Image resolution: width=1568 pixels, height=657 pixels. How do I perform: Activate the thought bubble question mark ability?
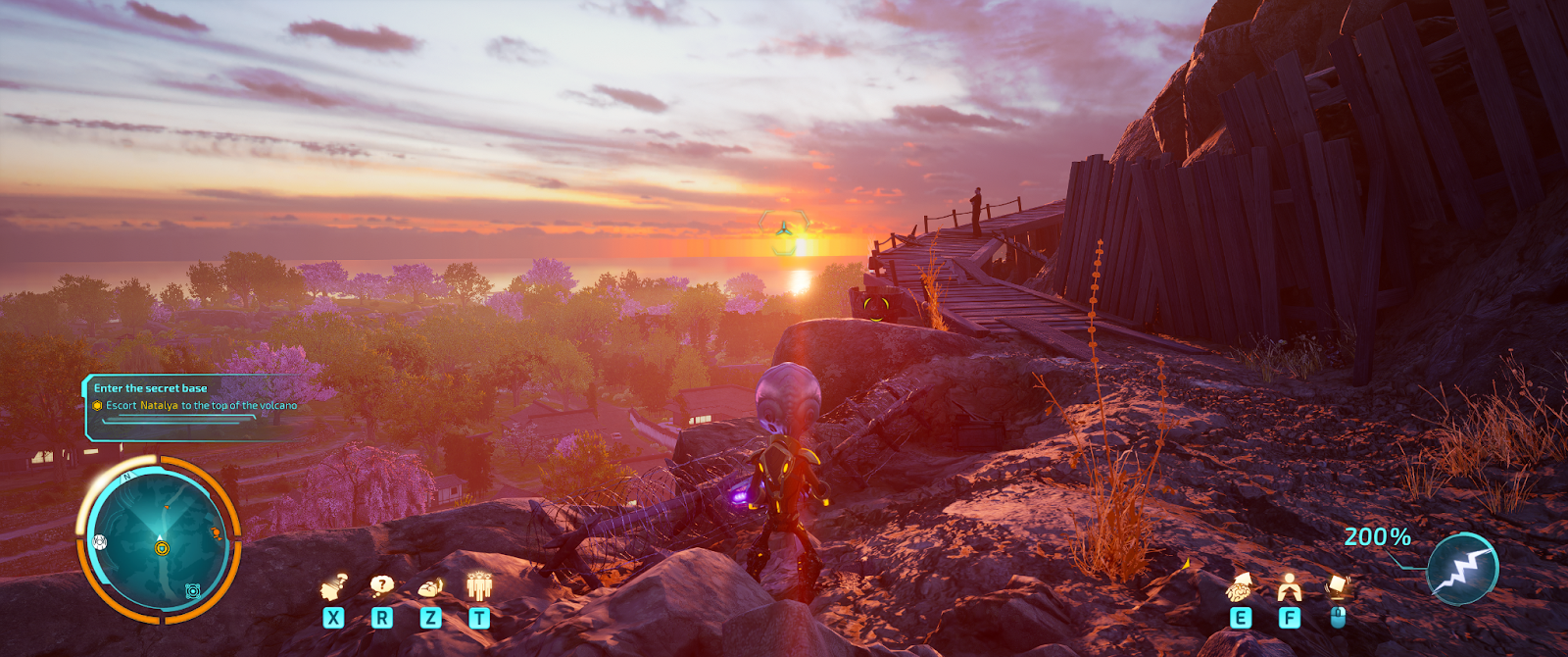(x=381, y=585)
